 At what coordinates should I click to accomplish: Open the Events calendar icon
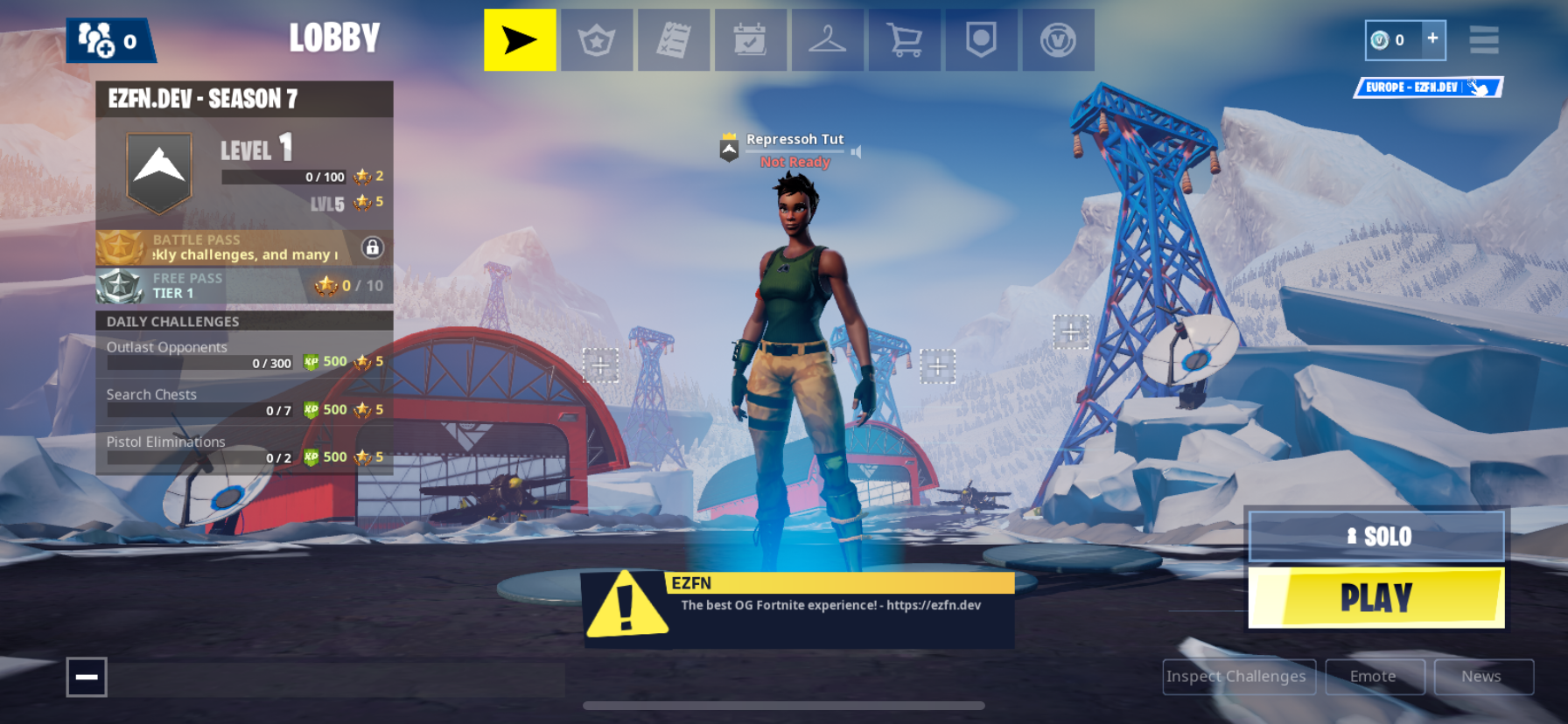click(751, 39)
